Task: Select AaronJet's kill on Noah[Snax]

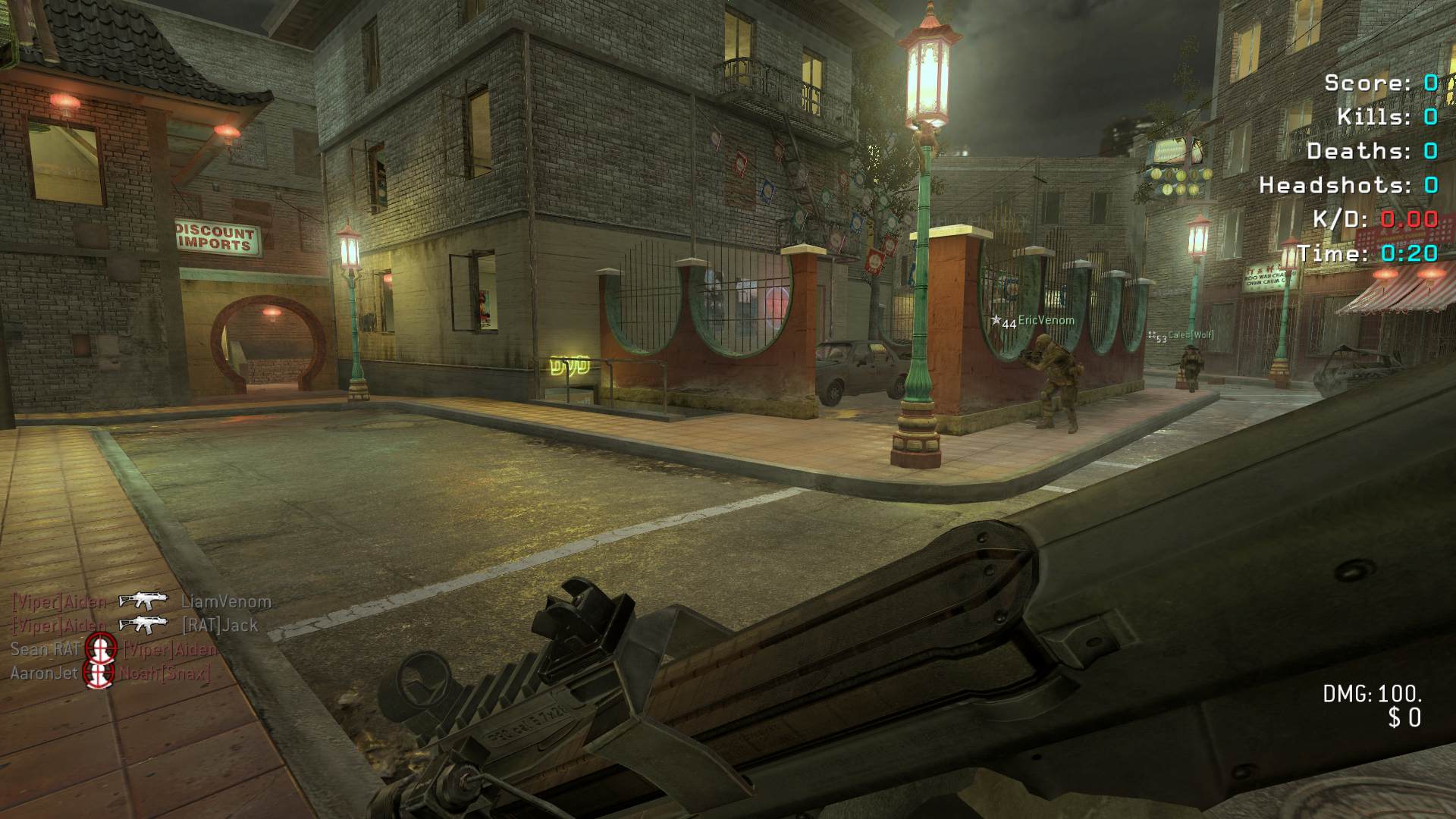Action: click(x=110, y=673)
